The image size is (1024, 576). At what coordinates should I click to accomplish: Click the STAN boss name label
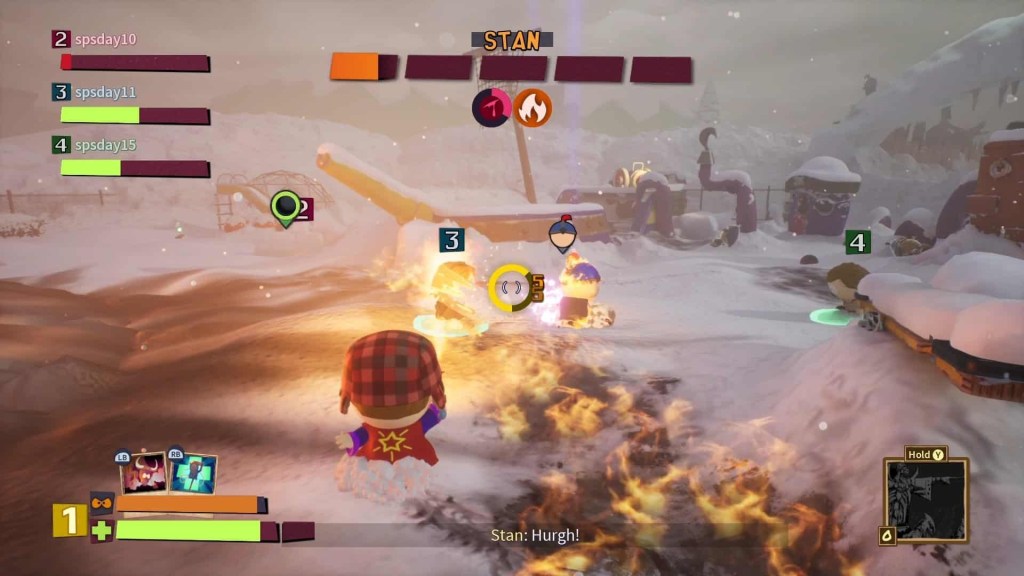511,41
